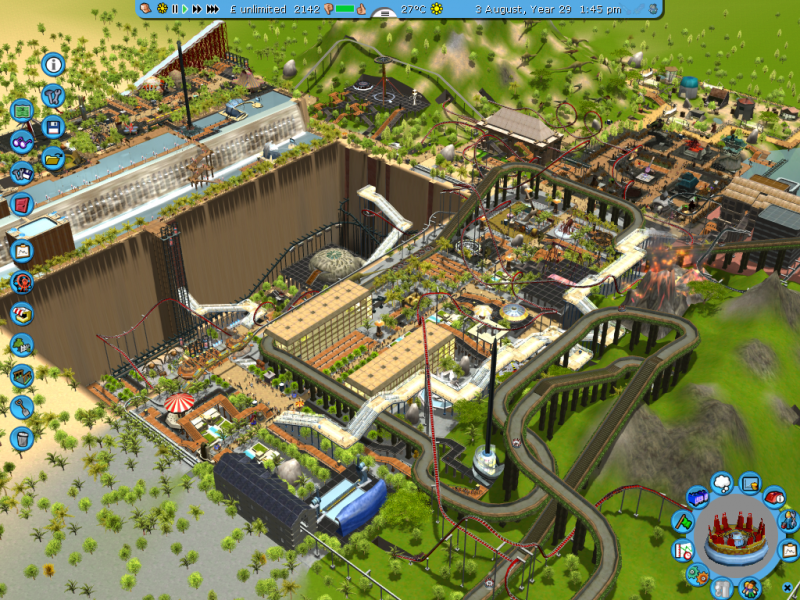The height and width of the screenshot is (600, 800).
Task: Show the ride's guests icon
Action: [x=748, y=588]
